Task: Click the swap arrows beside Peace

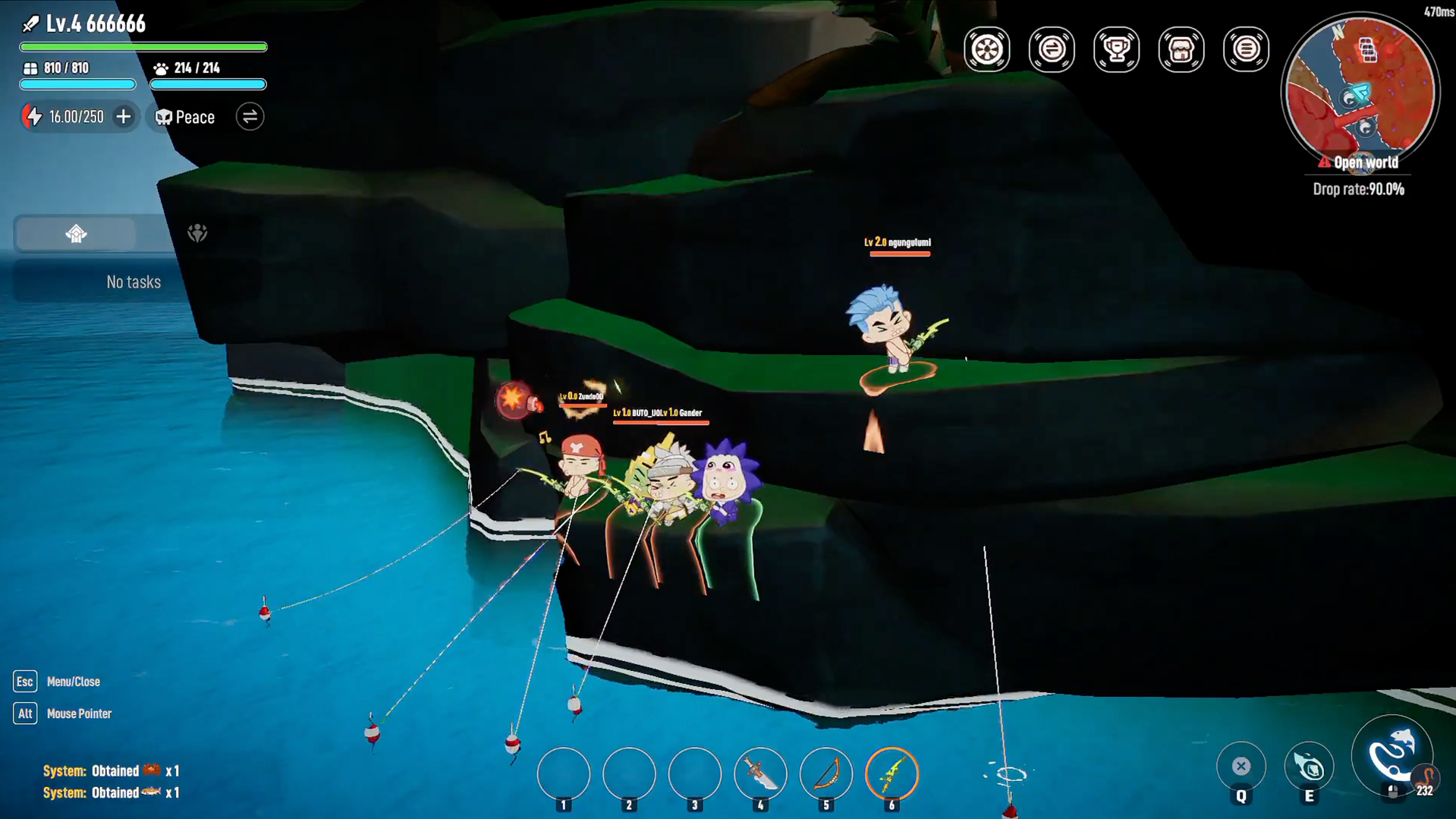Action: tap(250, 117)
